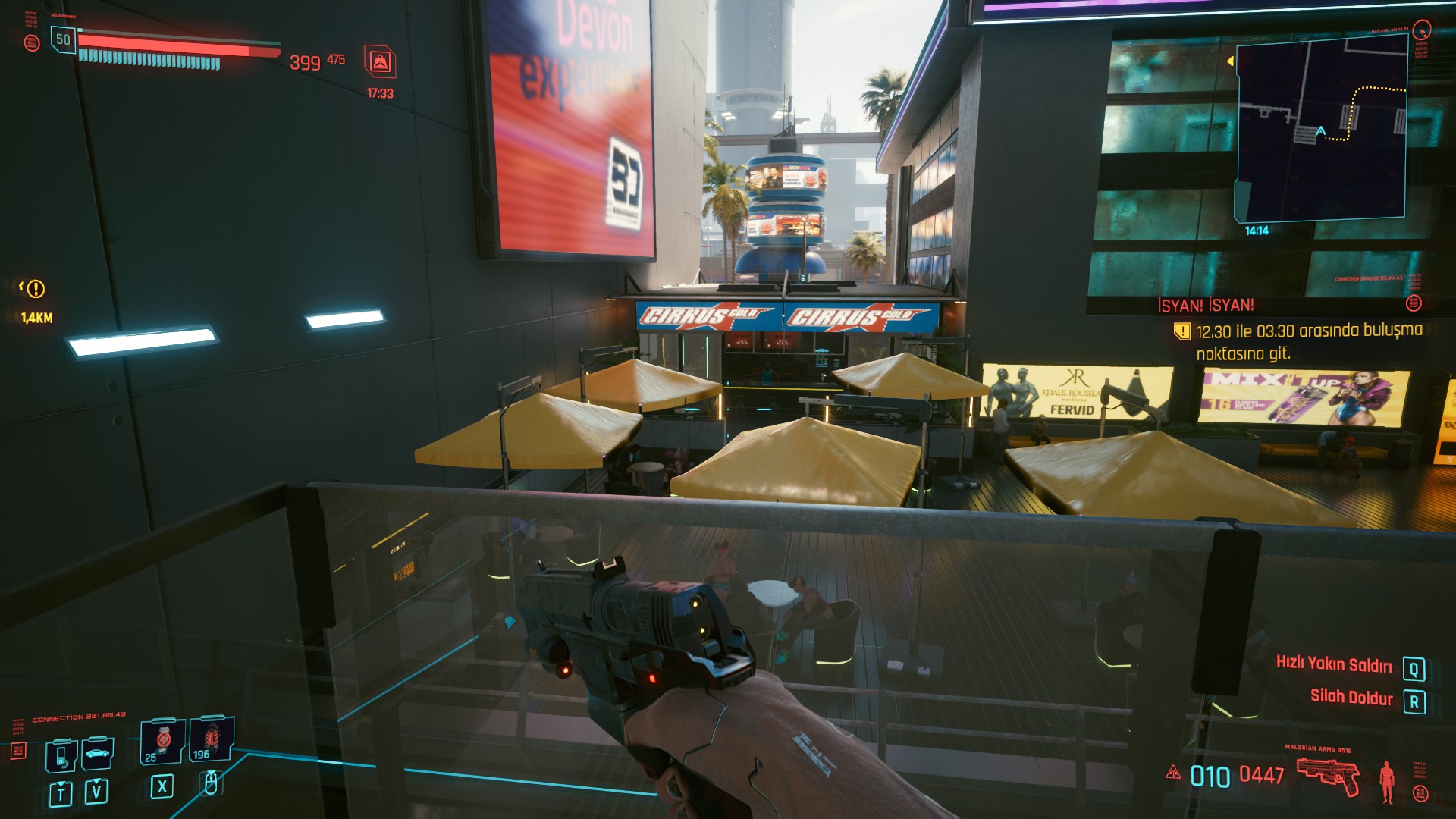The image size is (1456, 819).
Task: Select the car vehicle-call slot
Action: [x=98, y=754]
